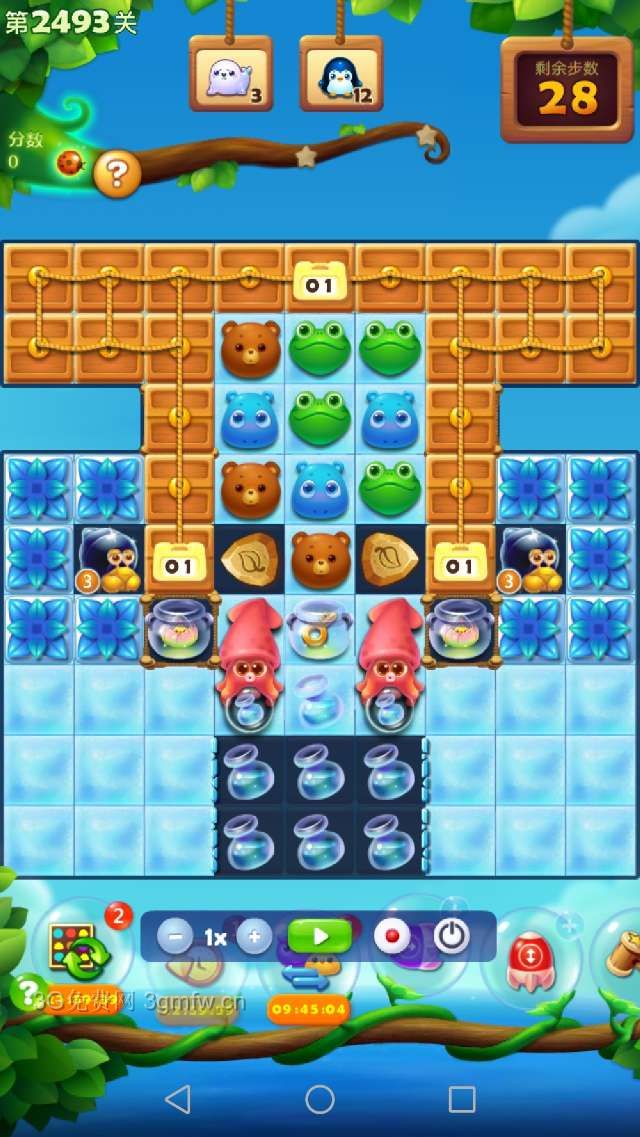The width and height of the screenshot is (640, 1137).
Task: Decrease playback speed with the minus button
Action: tap(175, 937)
